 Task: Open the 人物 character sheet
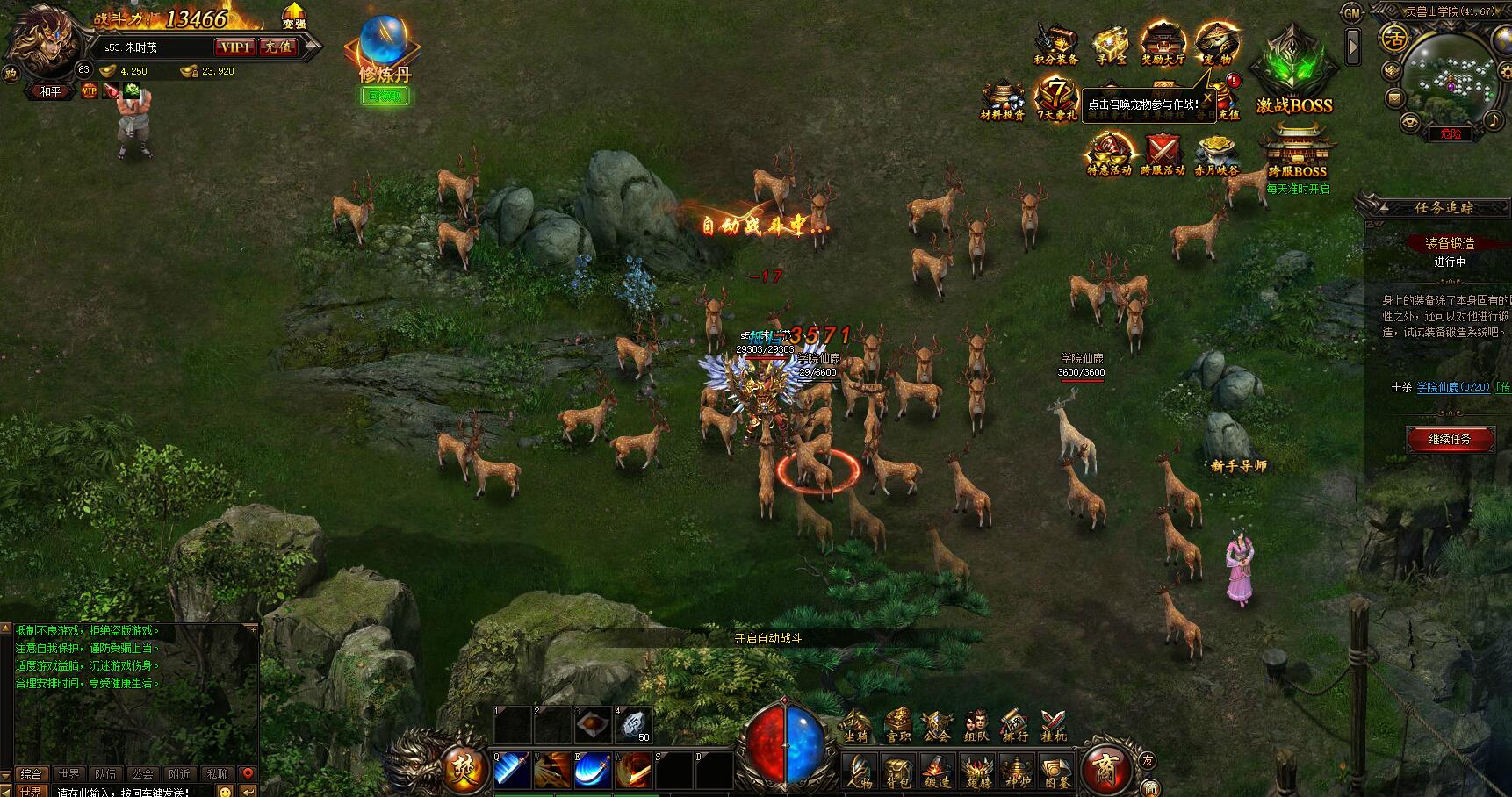[860, 770]
